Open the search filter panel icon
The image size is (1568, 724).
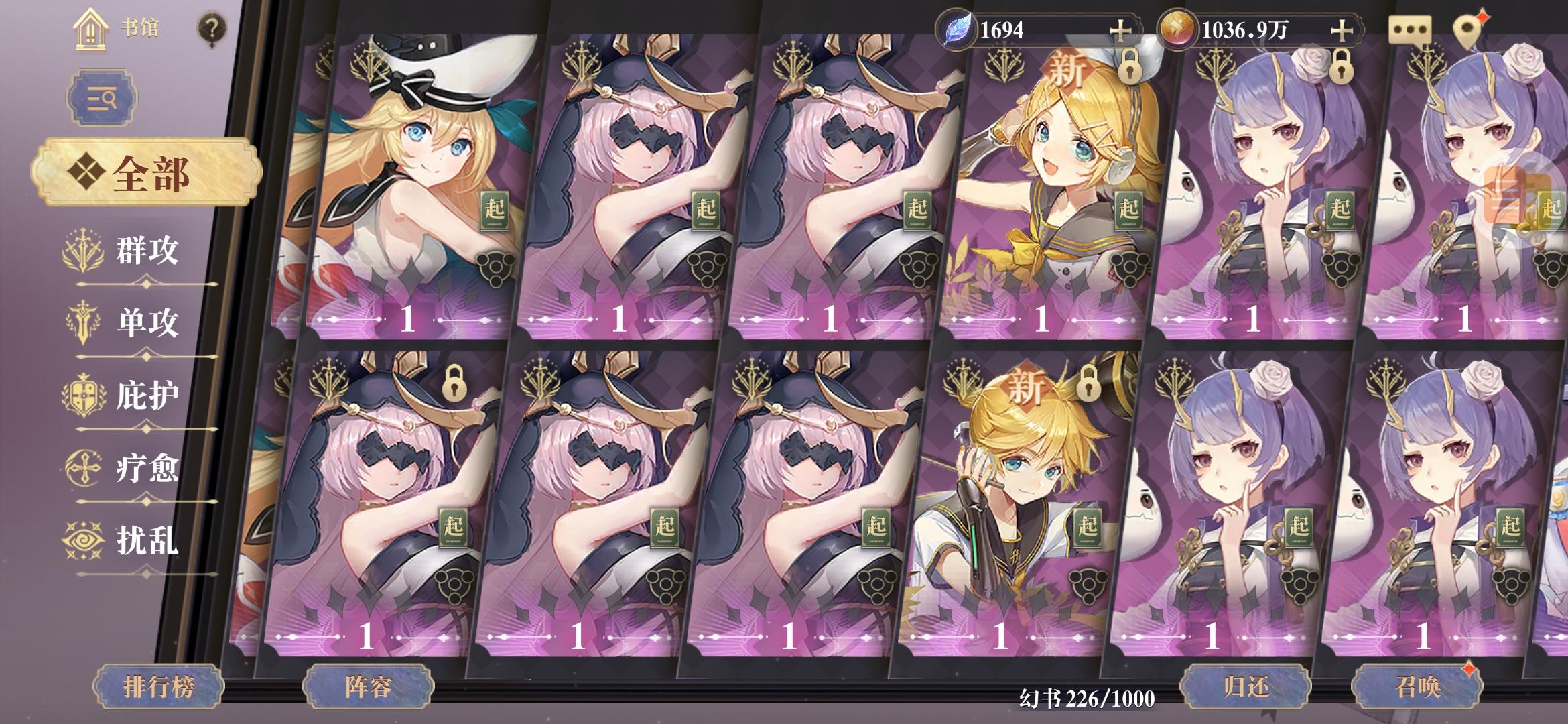point(98,99)
